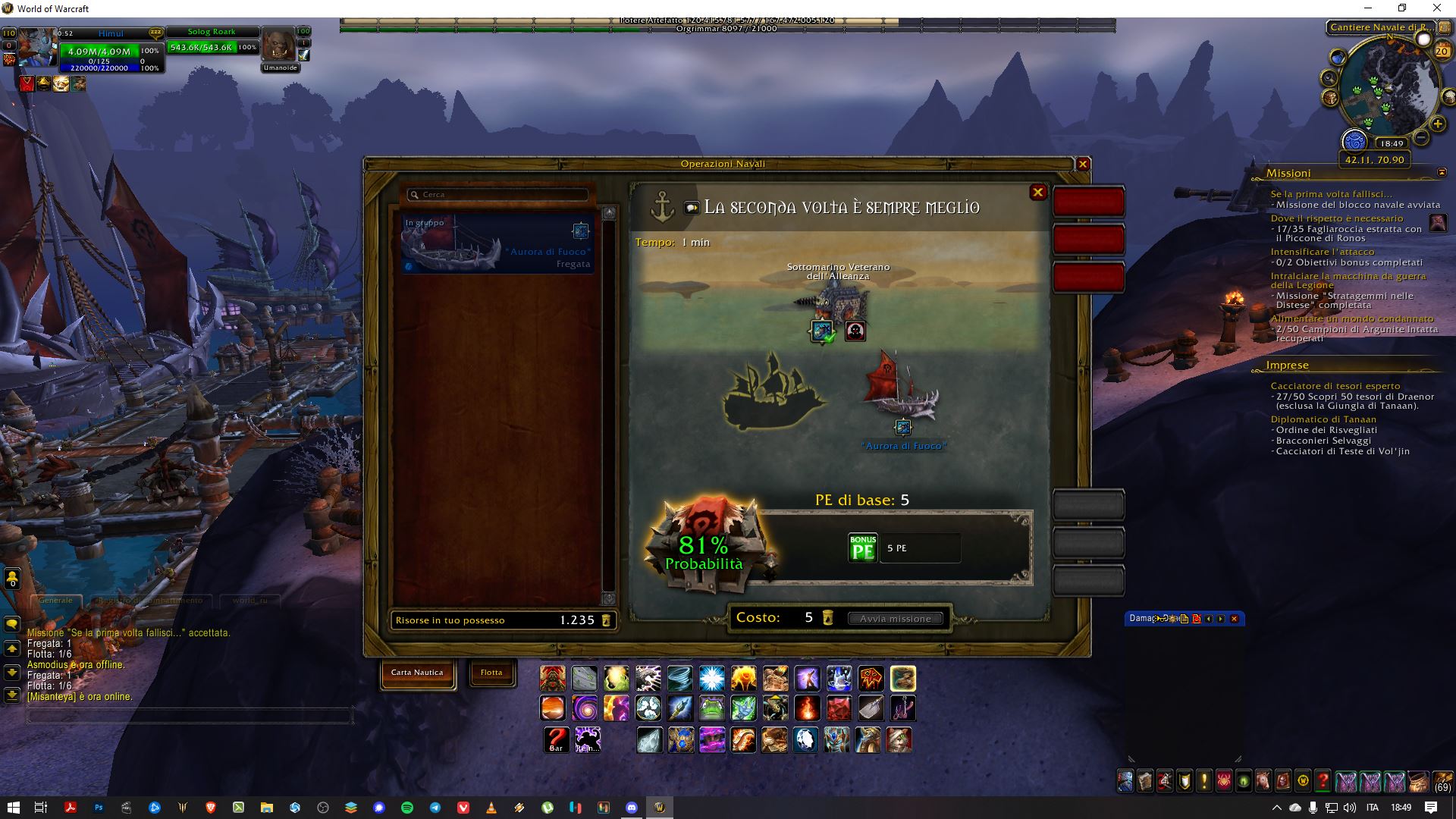Activate the blue frost nova ability
Viewport: 1456px width, 819px height.
(x=711, y=678)
